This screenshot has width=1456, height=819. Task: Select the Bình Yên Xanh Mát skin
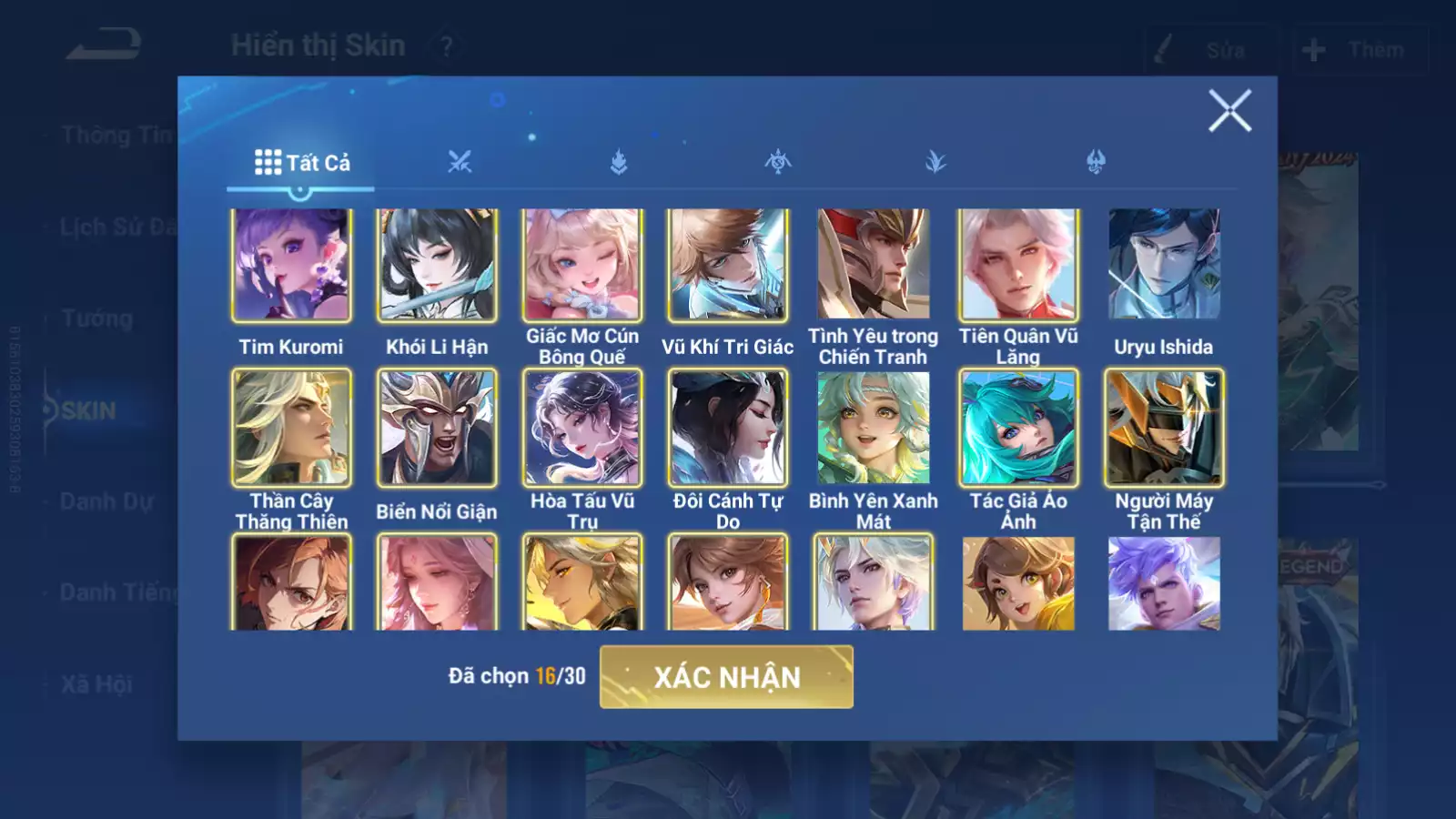pos(874,428)
